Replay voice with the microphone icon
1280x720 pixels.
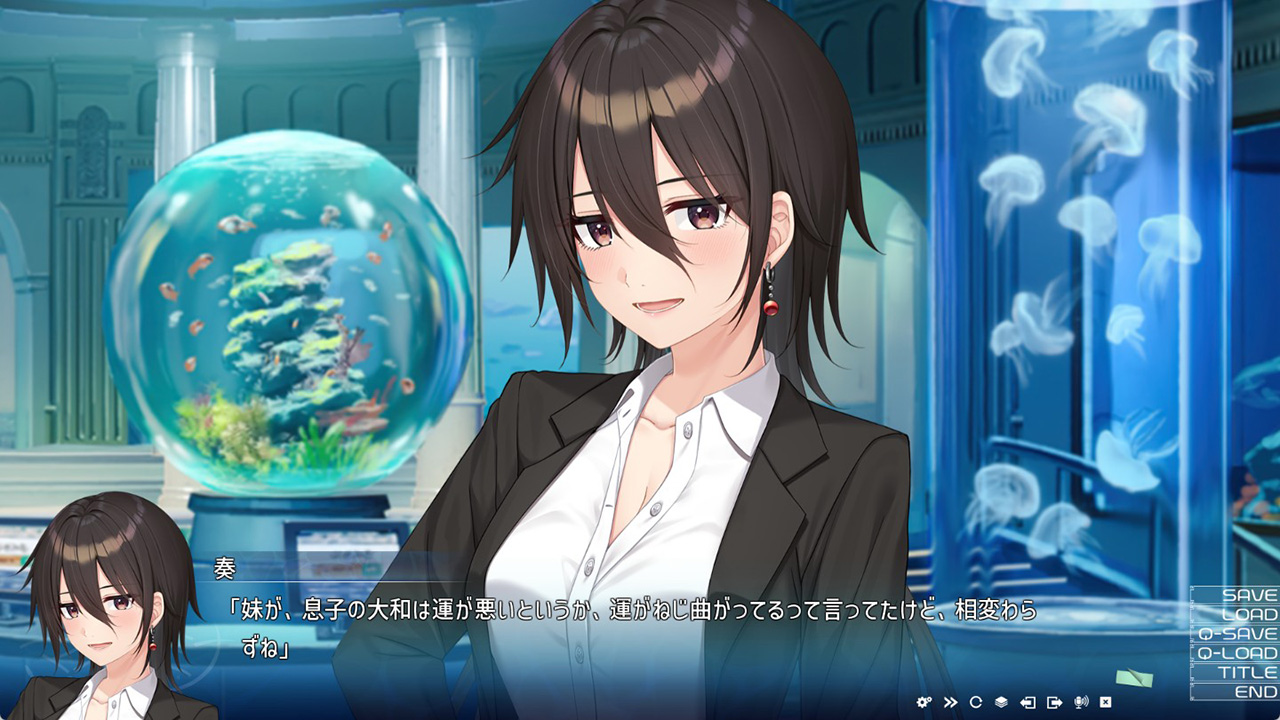click(x=1080, y=702)
